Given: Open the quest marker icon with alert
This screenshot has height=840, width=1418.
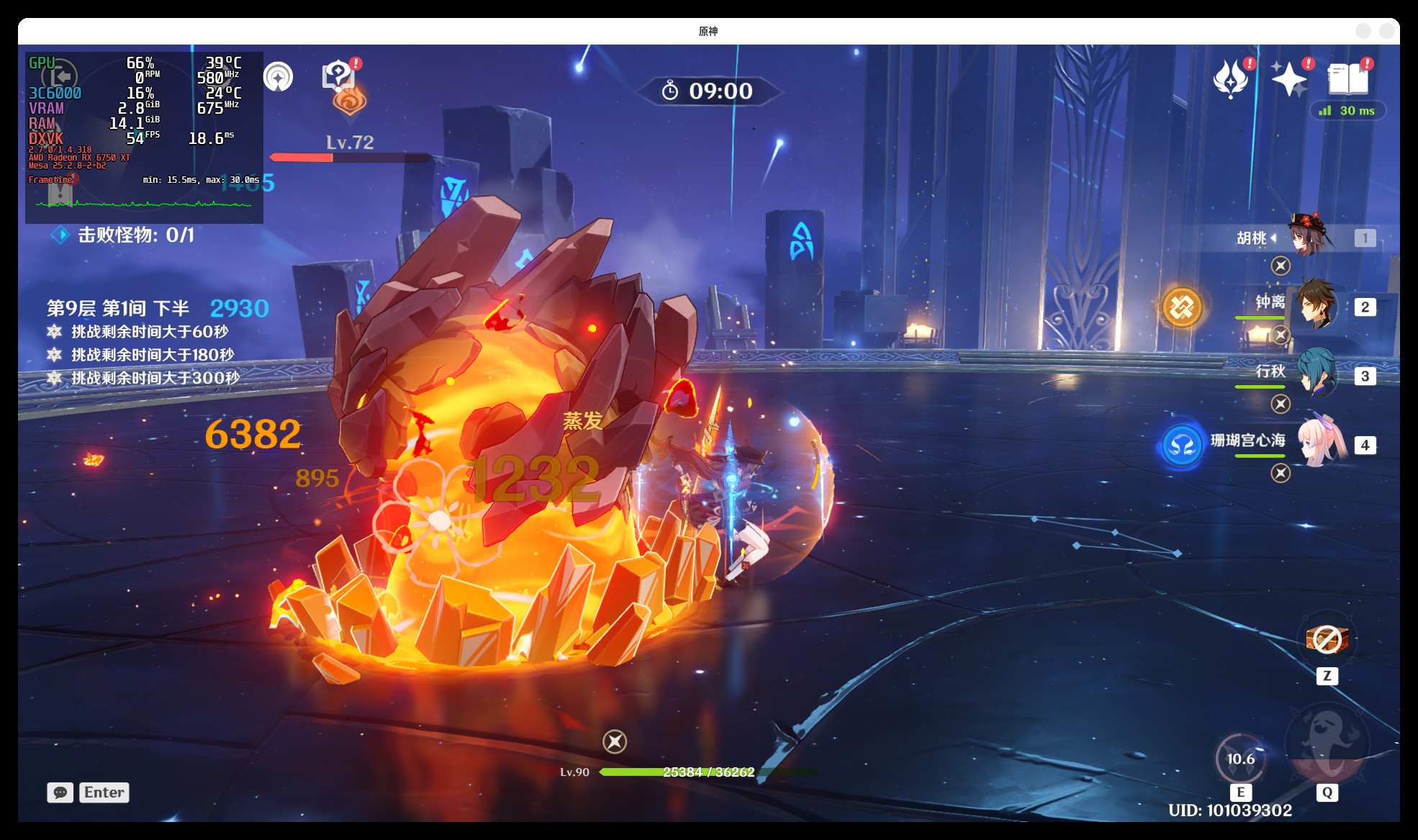Looking at the screenshot, I should coord(338,76).
